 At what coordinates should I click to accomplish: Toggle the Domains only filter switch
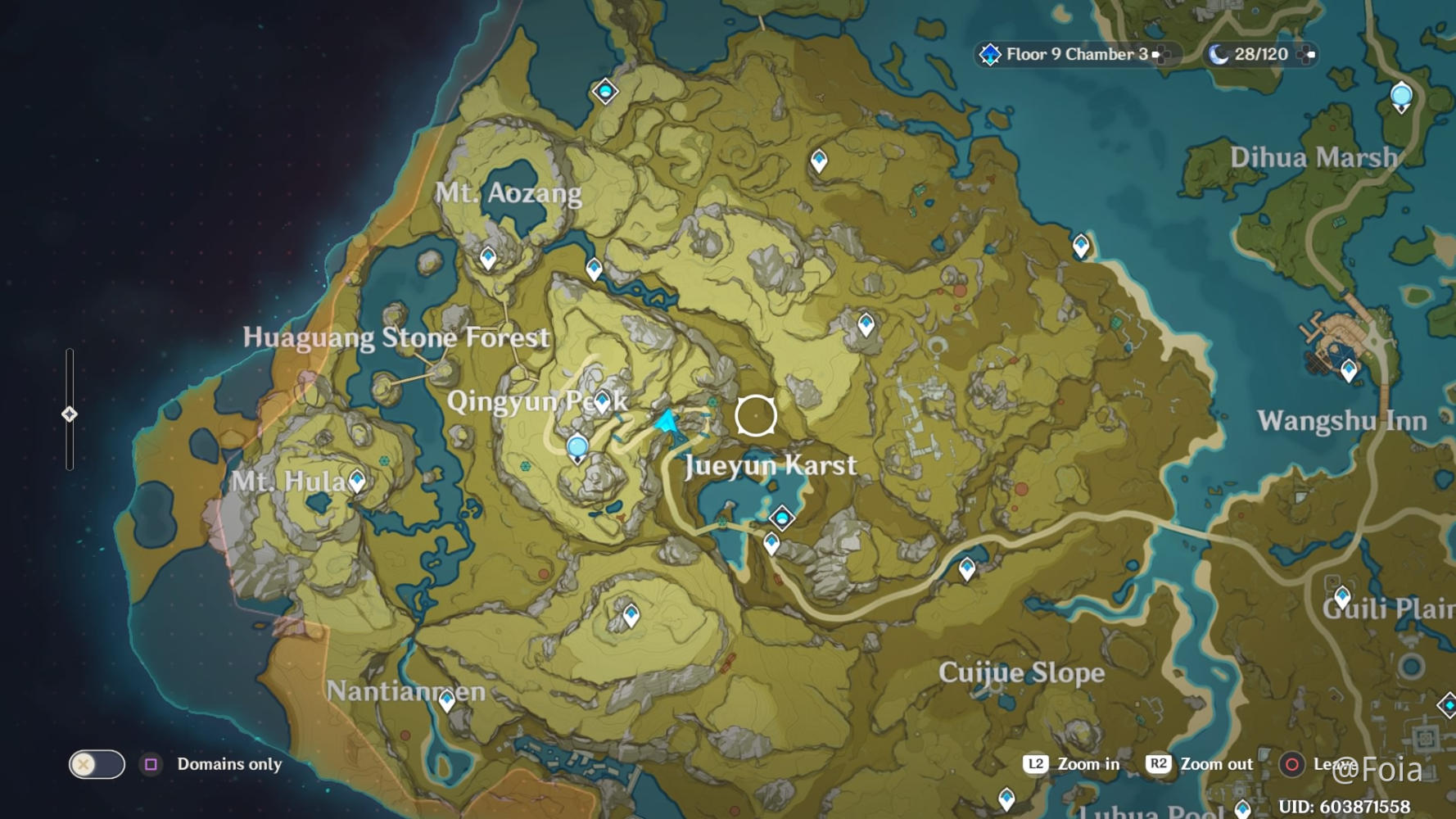(x=96, y=764)
